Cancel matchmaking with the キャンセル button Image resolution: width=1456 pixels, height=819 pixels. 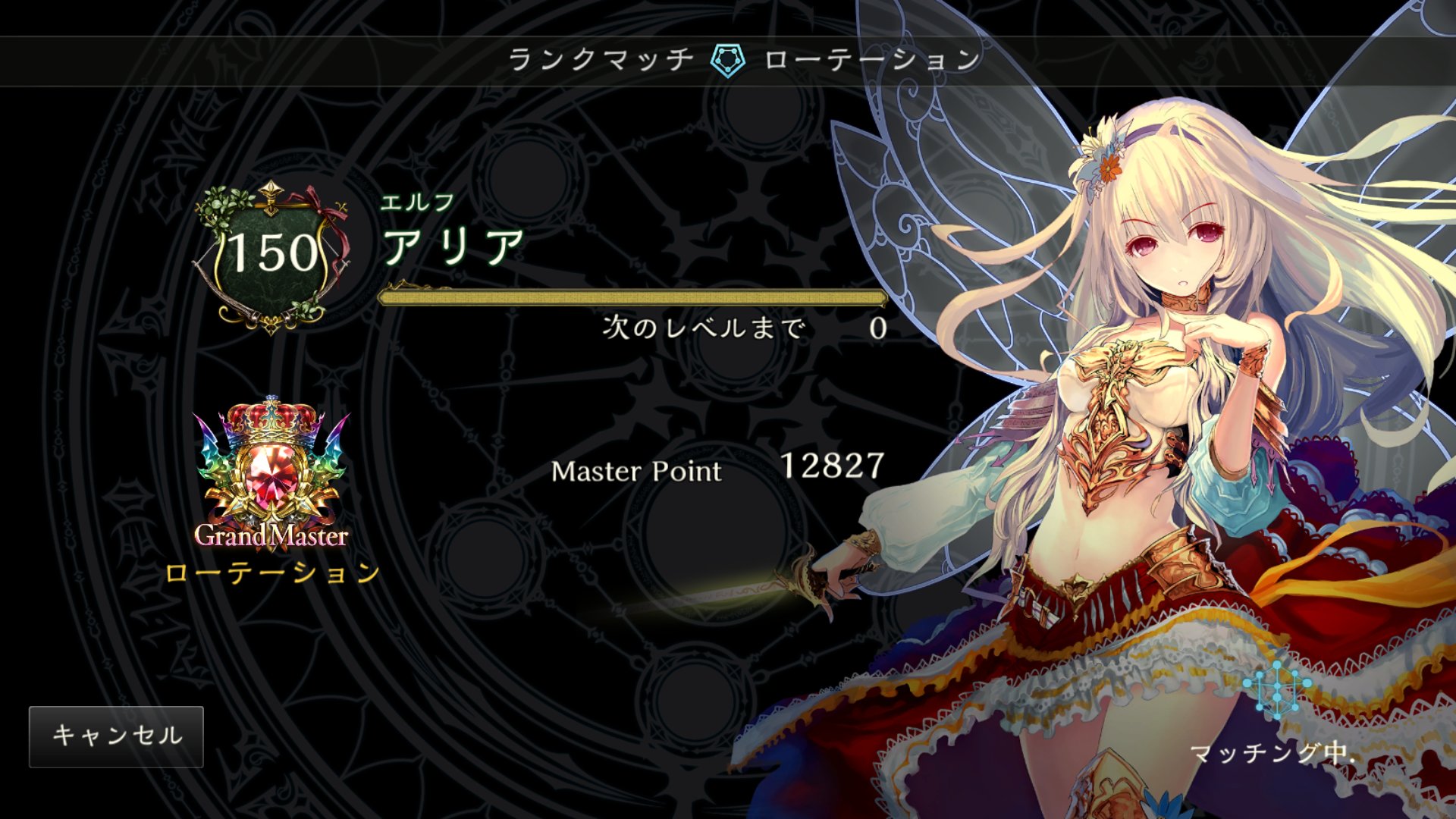tap(116, 736)
